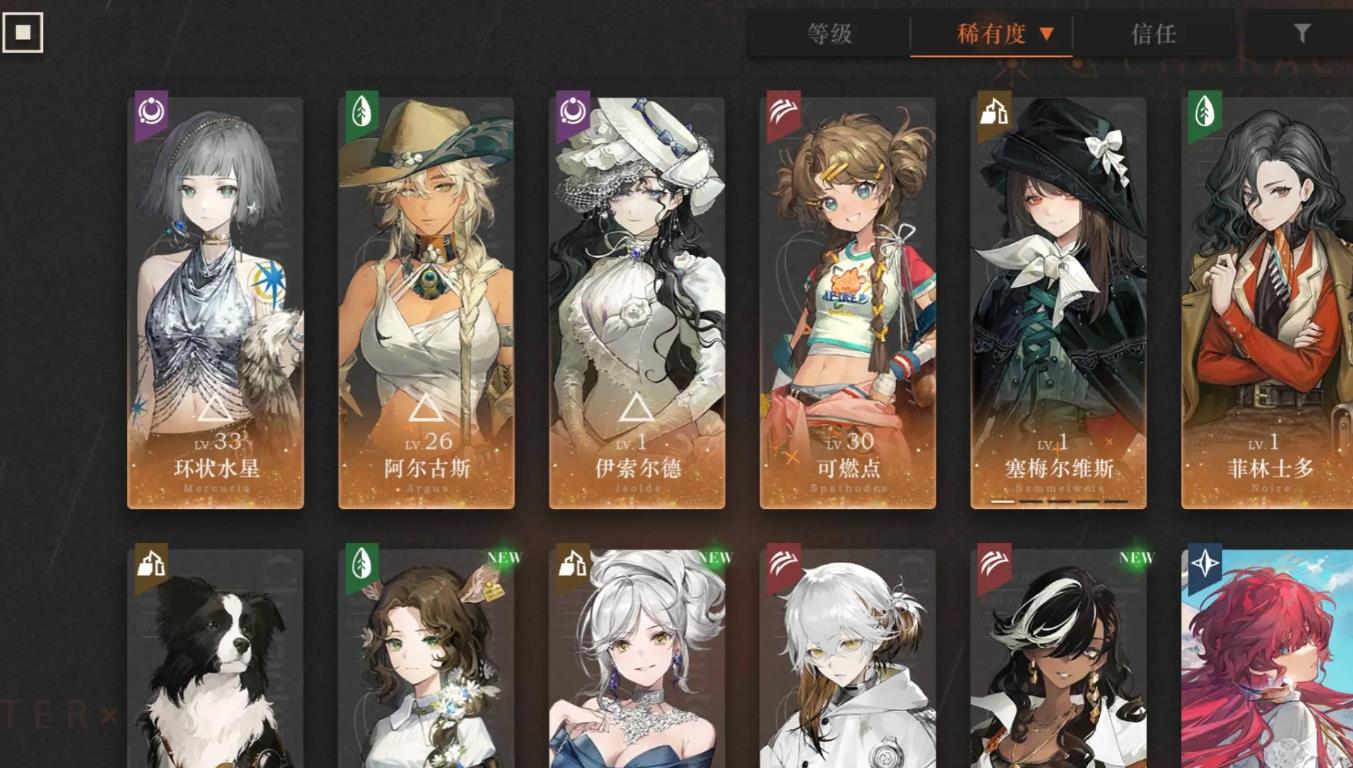Choose the 阿尔古斯 Argus character card

[426, 302]
